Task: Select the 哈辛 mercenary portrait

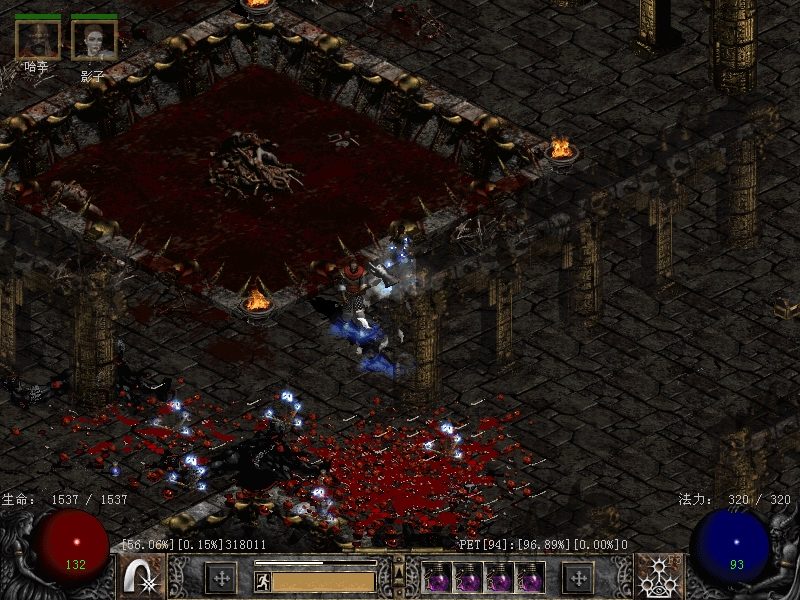Action: pyautogui.click(x=37, y=38)
